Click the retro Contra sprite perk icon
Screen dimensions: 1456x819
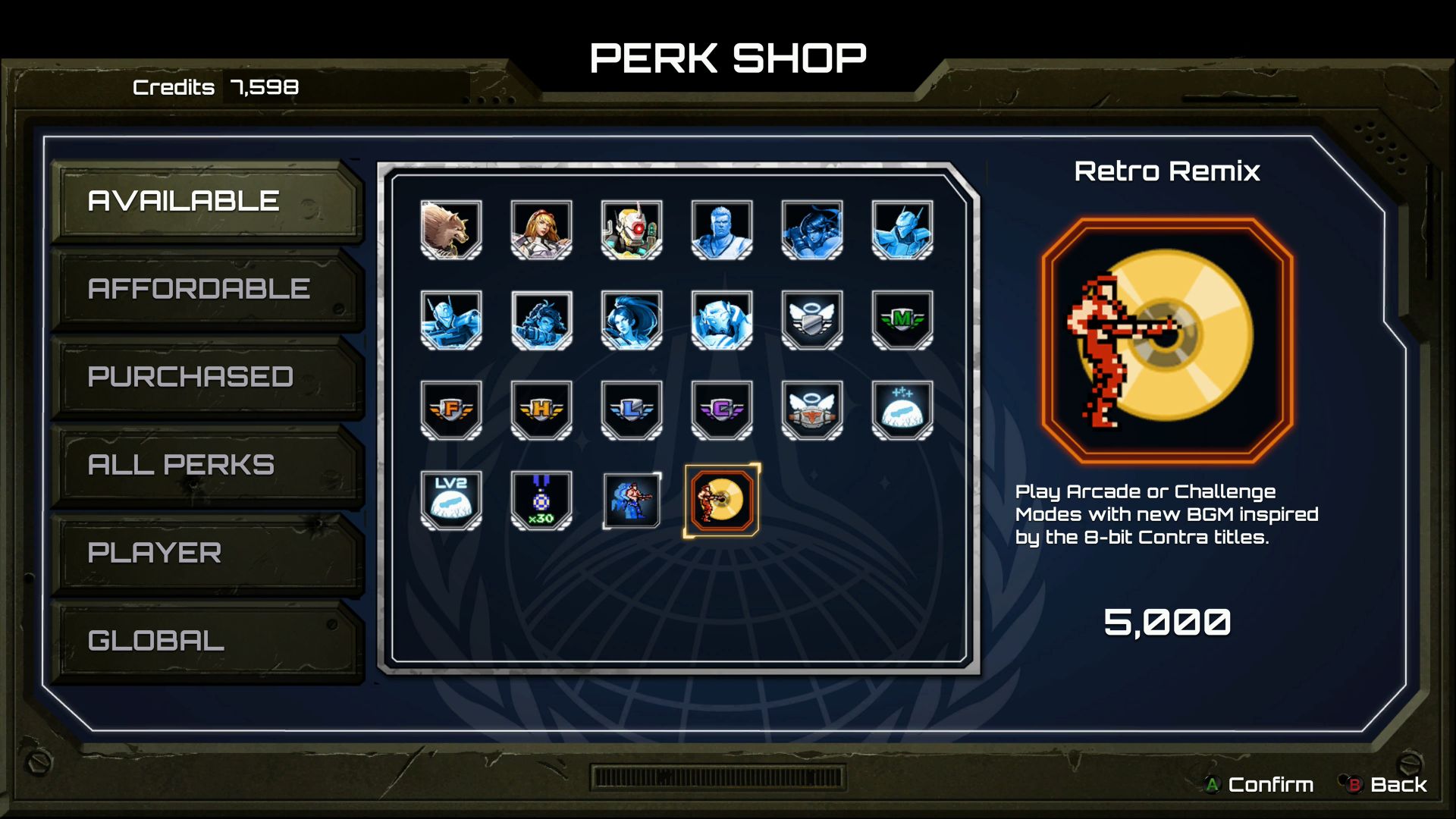631,500
